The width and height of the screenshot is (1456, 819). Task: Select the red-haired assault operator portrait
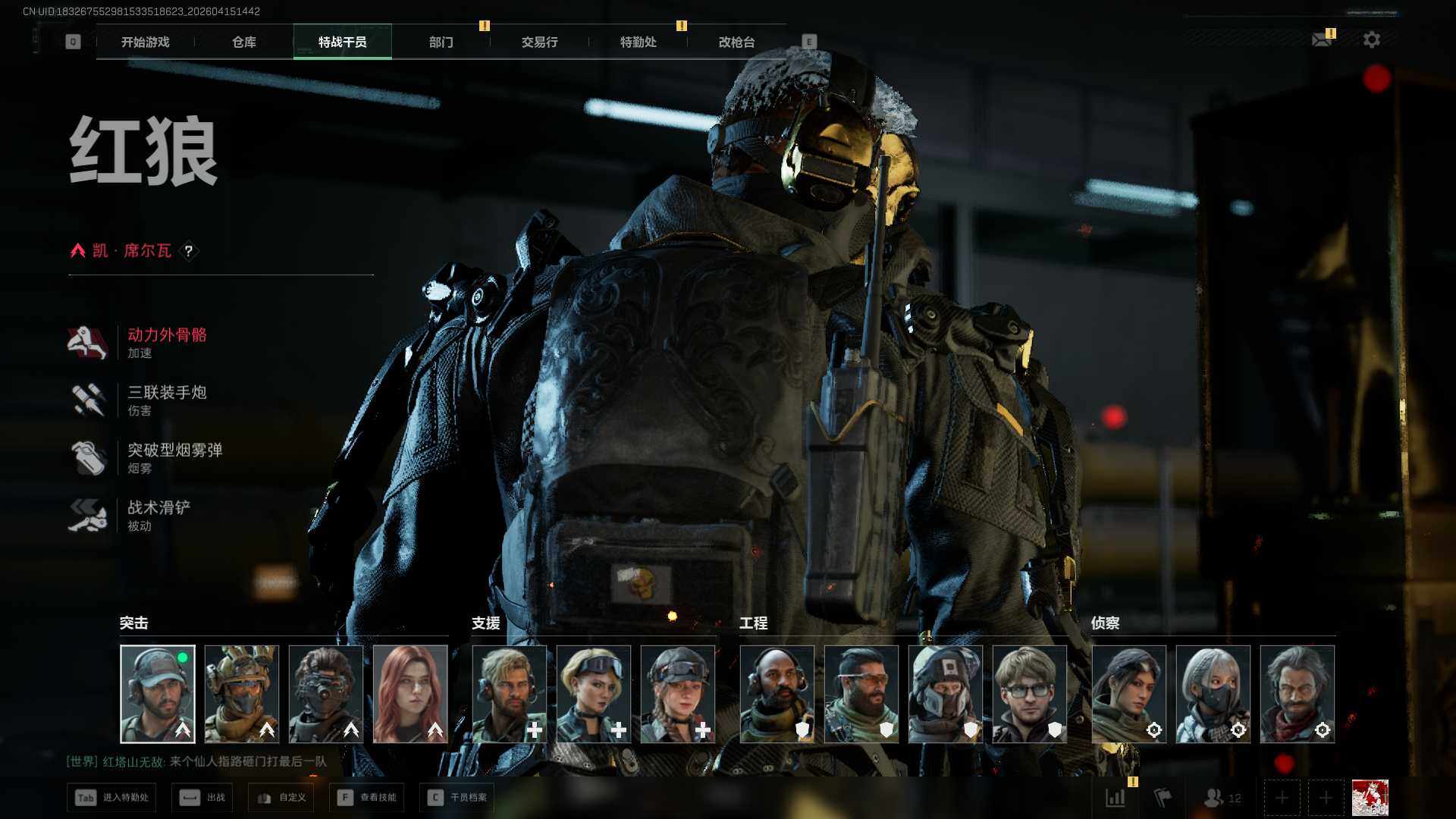pyautogui.click(x=410, y=694)
